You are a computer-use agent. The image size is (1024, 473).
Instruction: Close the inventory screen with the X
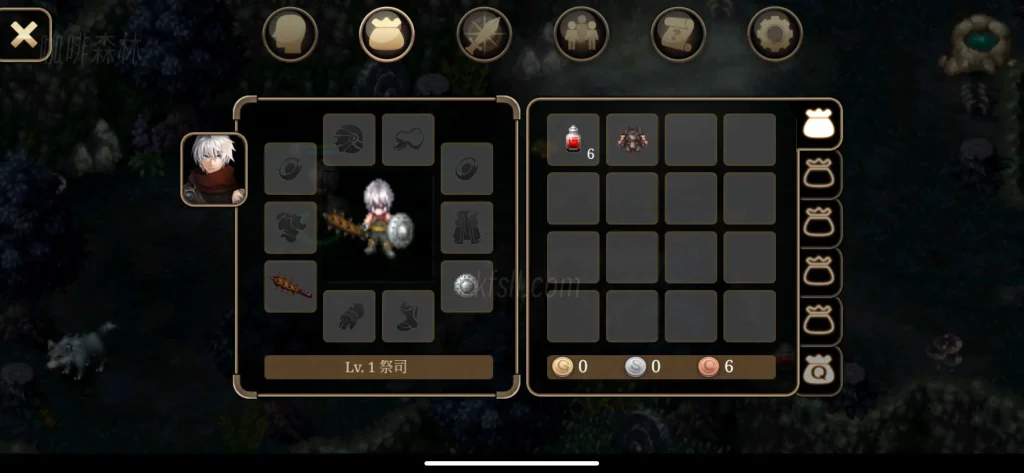(x=23, y=35)
